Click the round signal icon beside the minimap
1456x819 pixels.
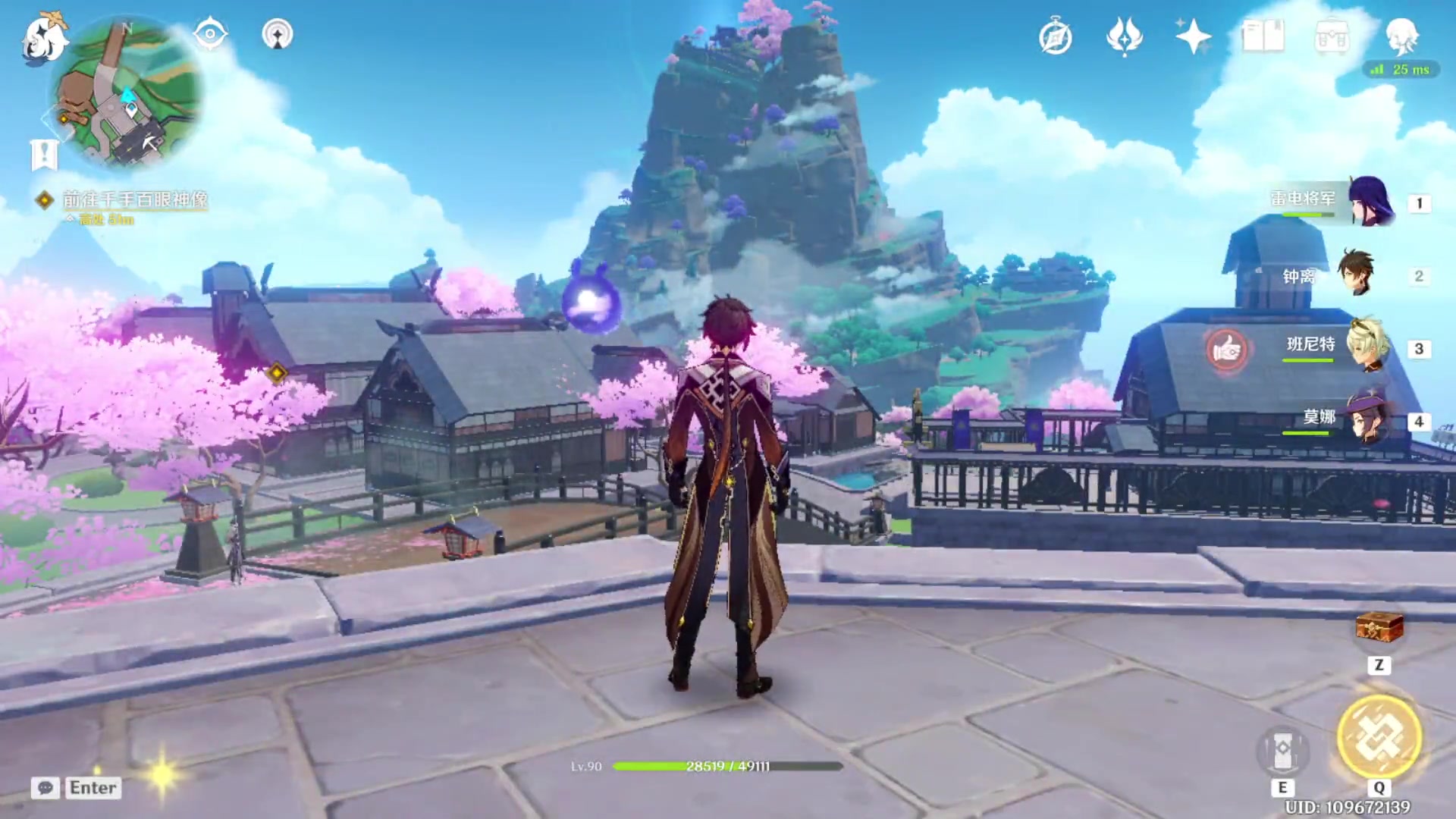coord(278,35)
